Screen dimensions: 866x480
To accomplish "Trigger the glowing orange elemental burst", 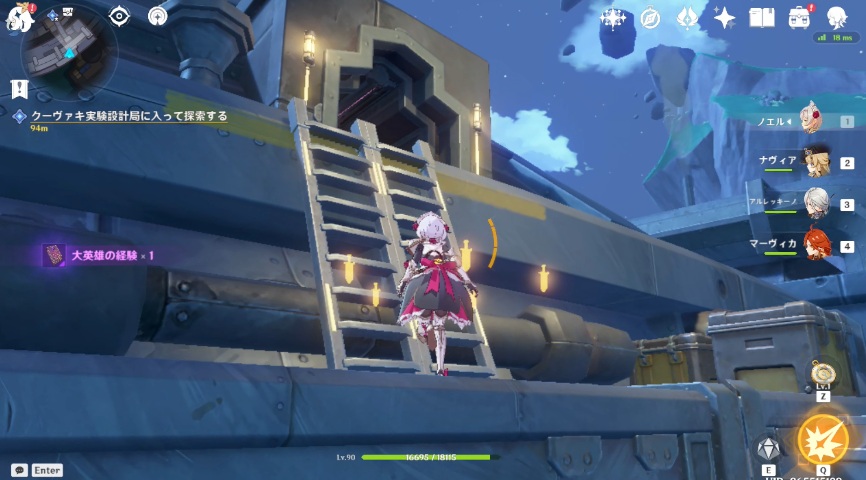I will coord(823,441).
